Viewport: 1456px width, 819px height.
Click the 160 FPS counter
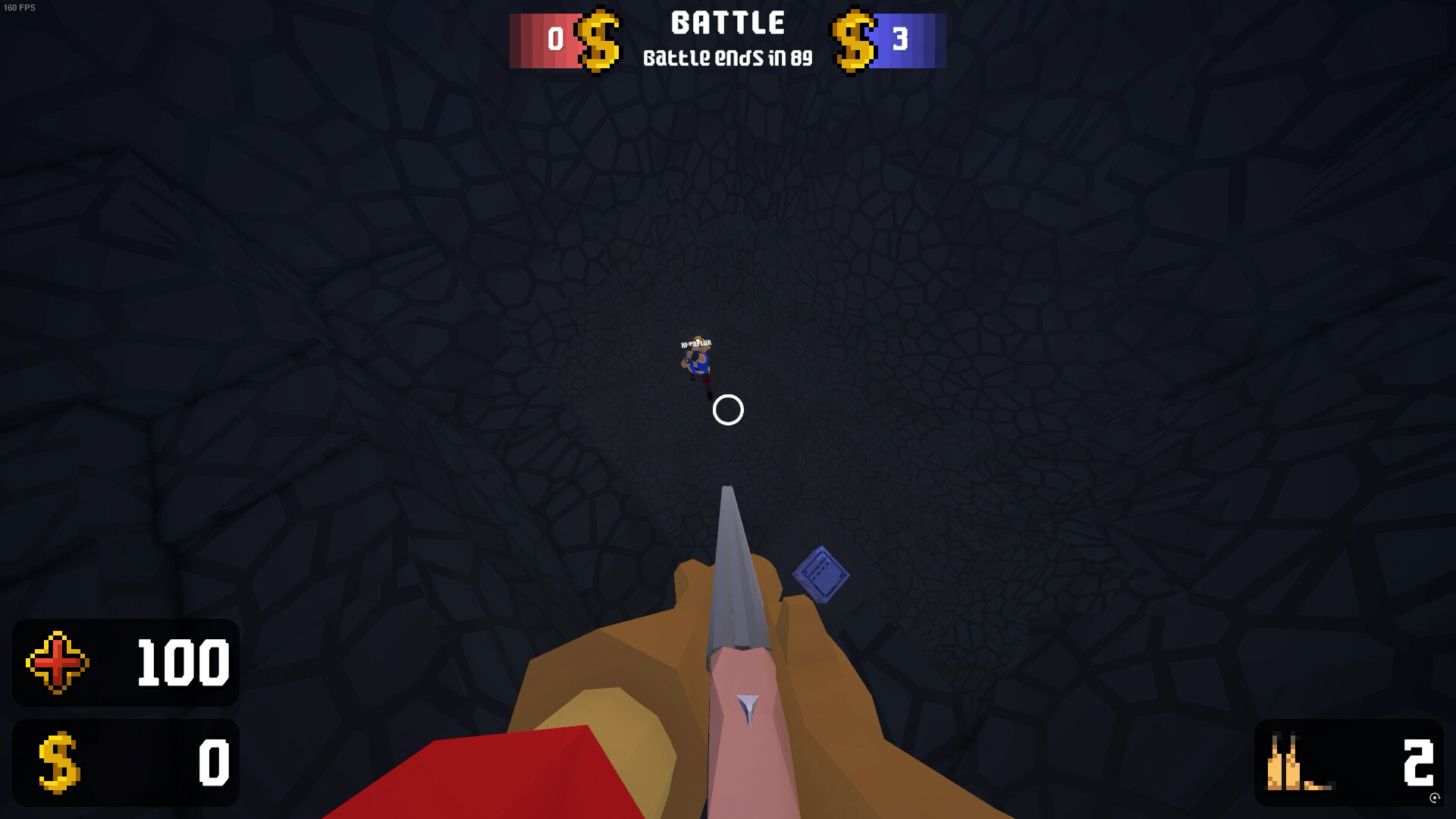[x=20, y=9]
